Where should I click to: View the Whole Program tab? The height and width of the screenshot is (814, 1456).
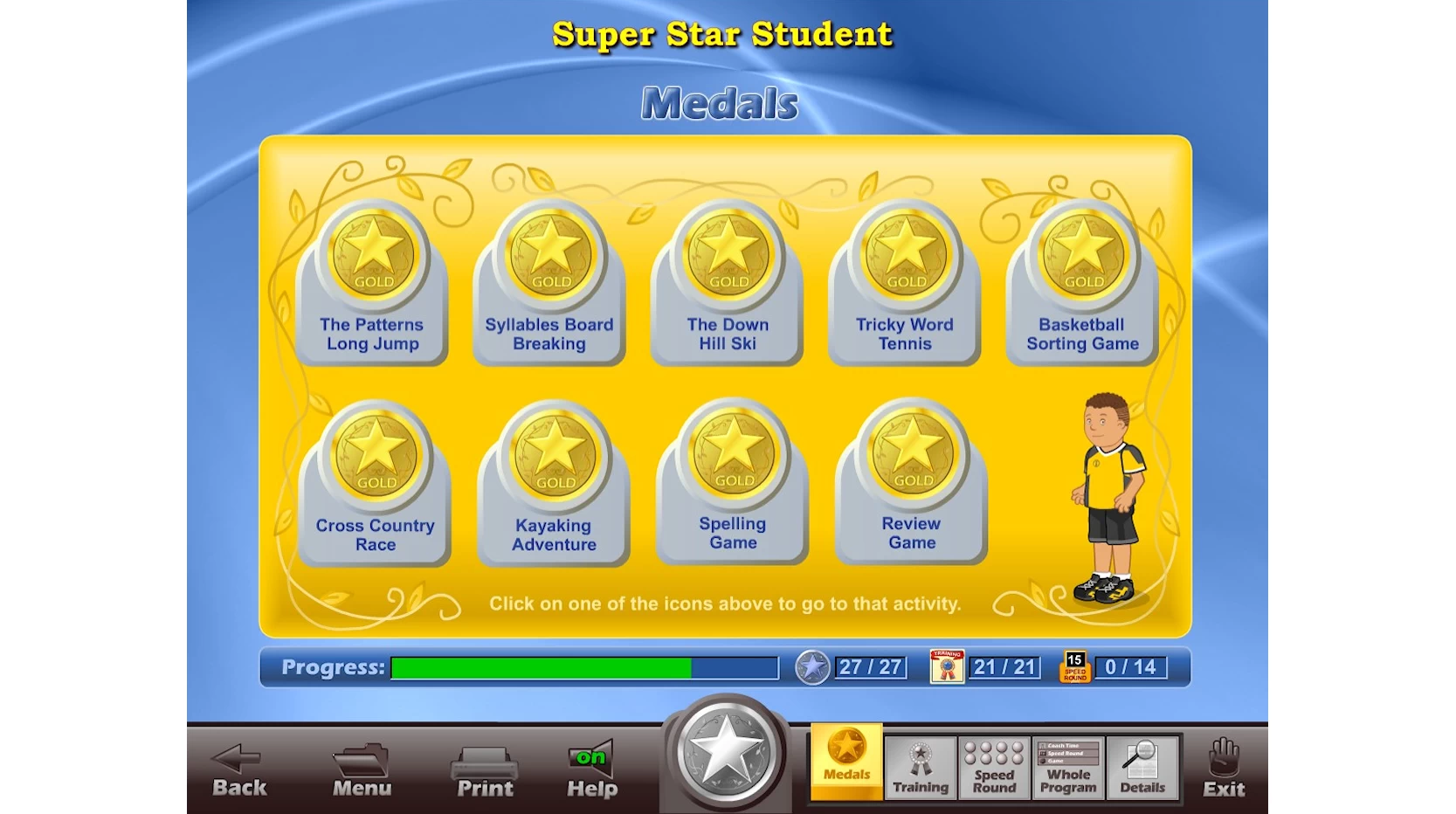coord(1068,768)
